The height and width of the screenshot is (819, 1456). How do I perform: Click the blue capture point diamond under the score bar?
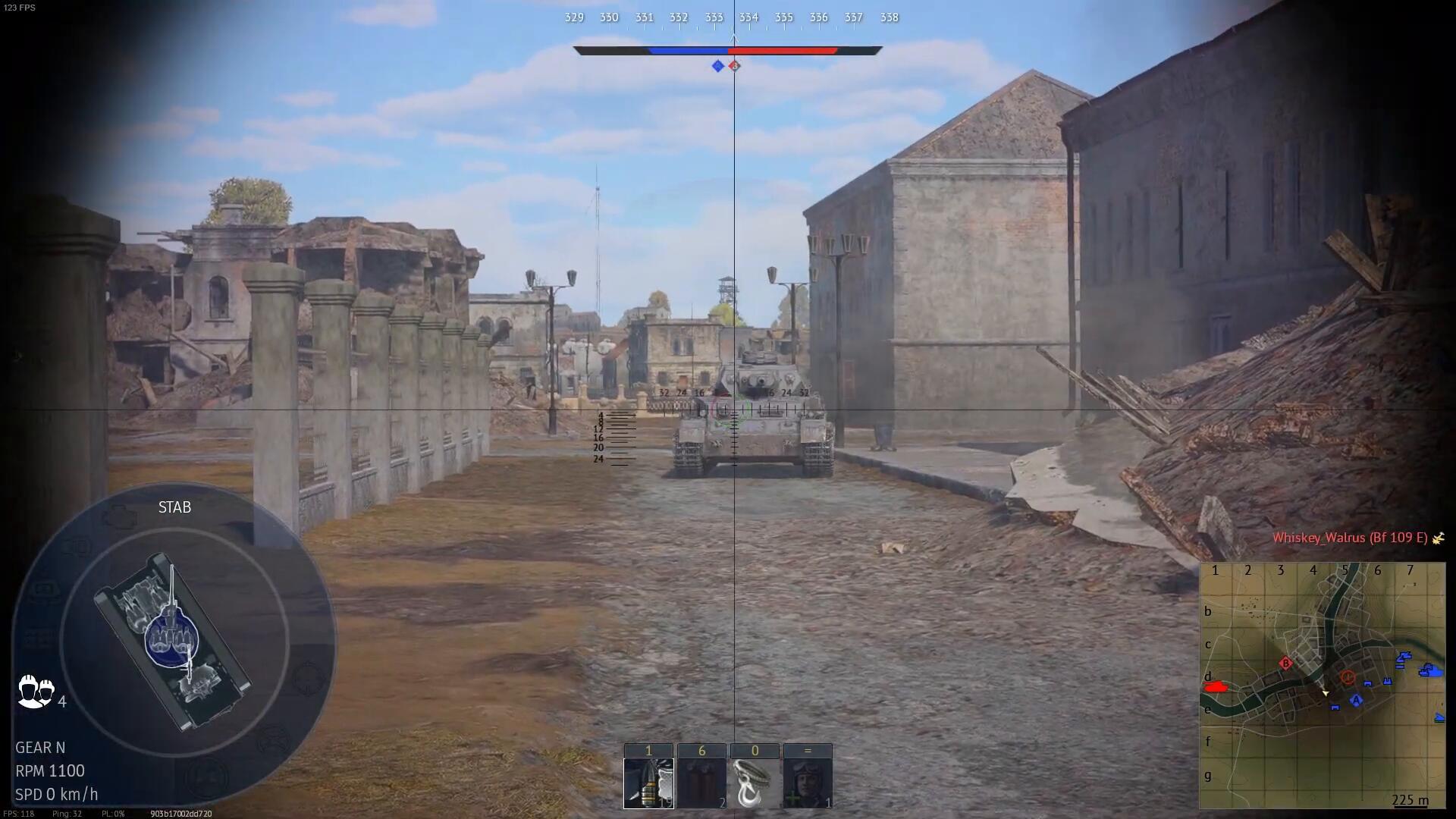pyautogui.click(x=717, y=66)
